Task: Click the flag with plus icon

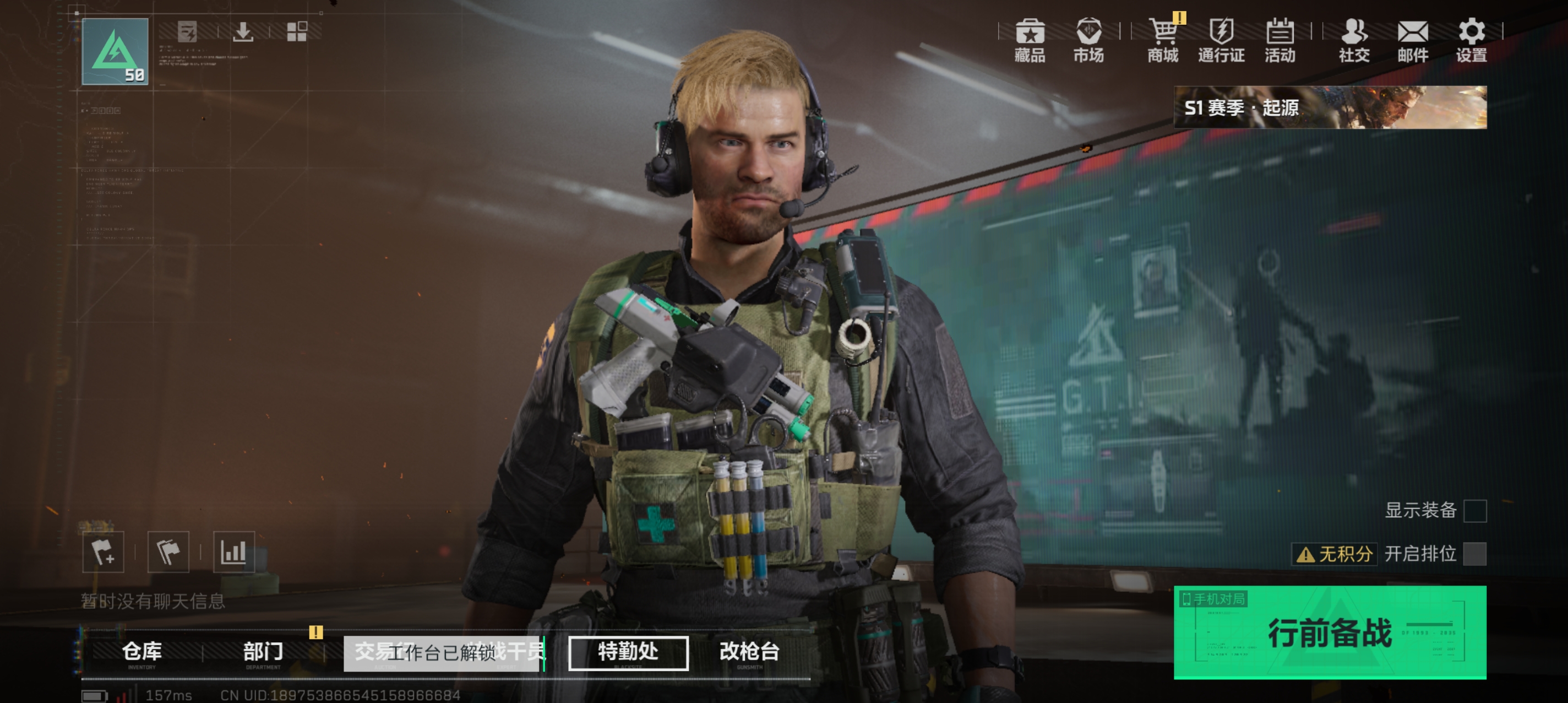Action: pos(104,552)
